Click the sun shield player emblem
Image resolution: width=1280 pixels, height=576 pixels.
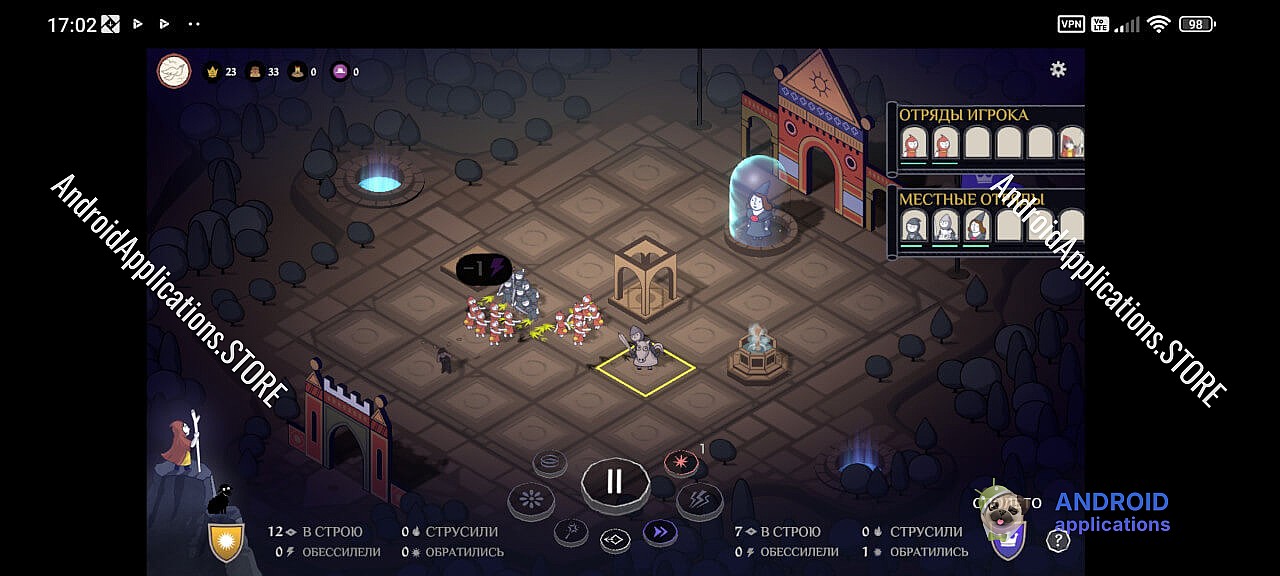pyautogui.click(x=226, y=541)
